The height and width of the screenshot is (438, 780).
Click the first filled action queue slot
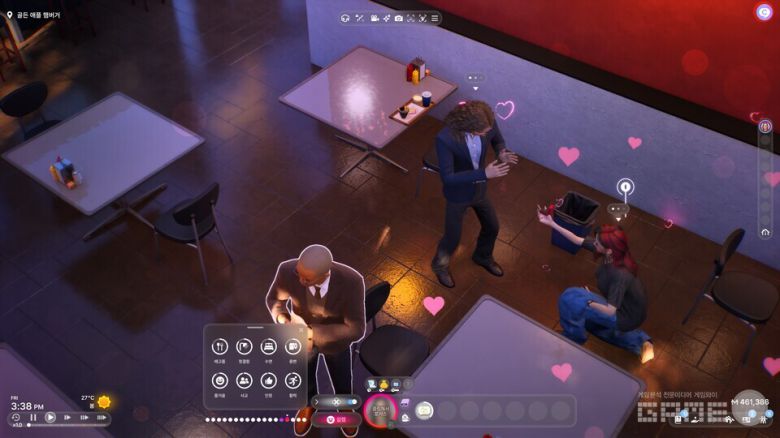(x=424, y=410)
